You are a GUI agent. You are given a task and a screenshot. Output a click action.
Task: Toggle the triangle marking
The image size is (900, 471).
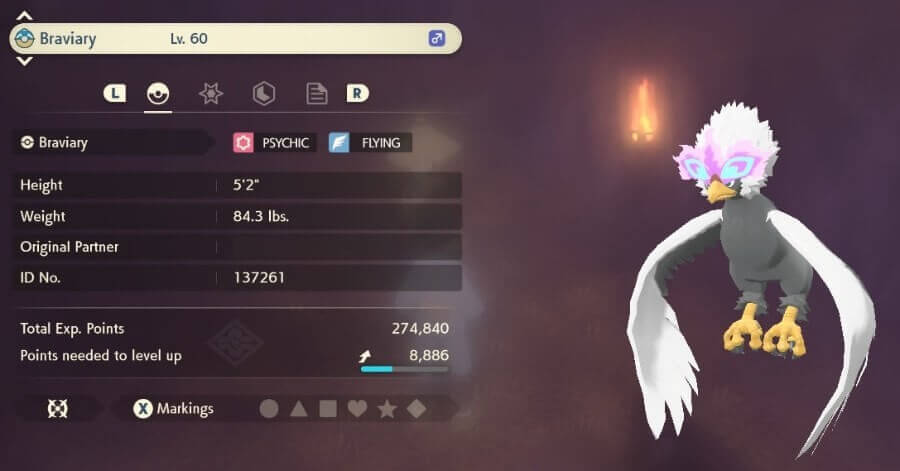pyautogui.click(x=298, y=408)
